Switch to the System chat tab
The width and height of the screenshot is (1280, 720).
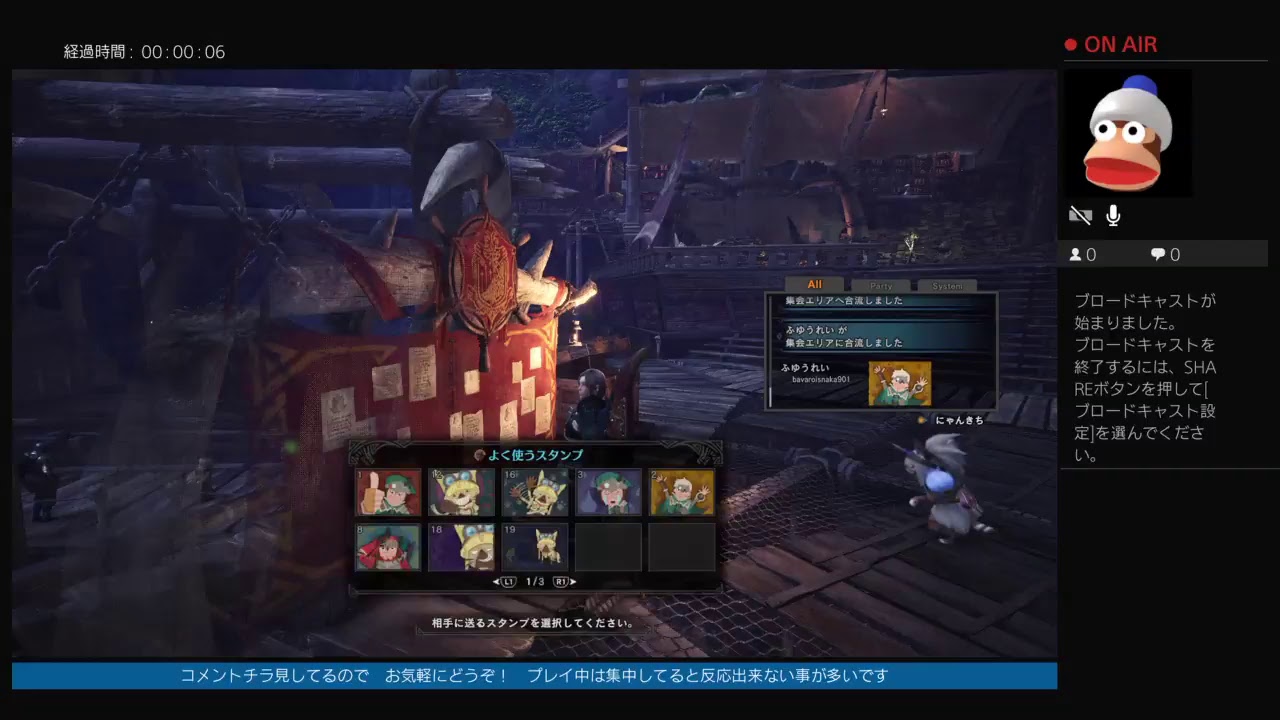948,285
